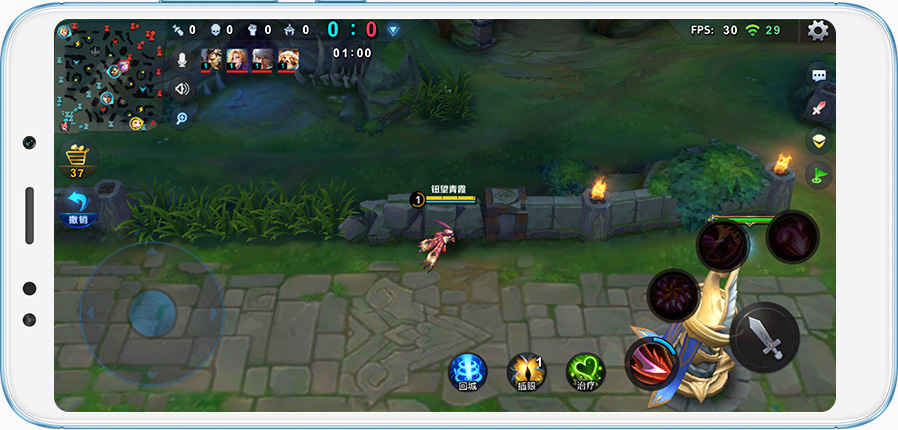Open the settings gear menu
Screen dimensions: 898x430
click(x=818, y=31)
